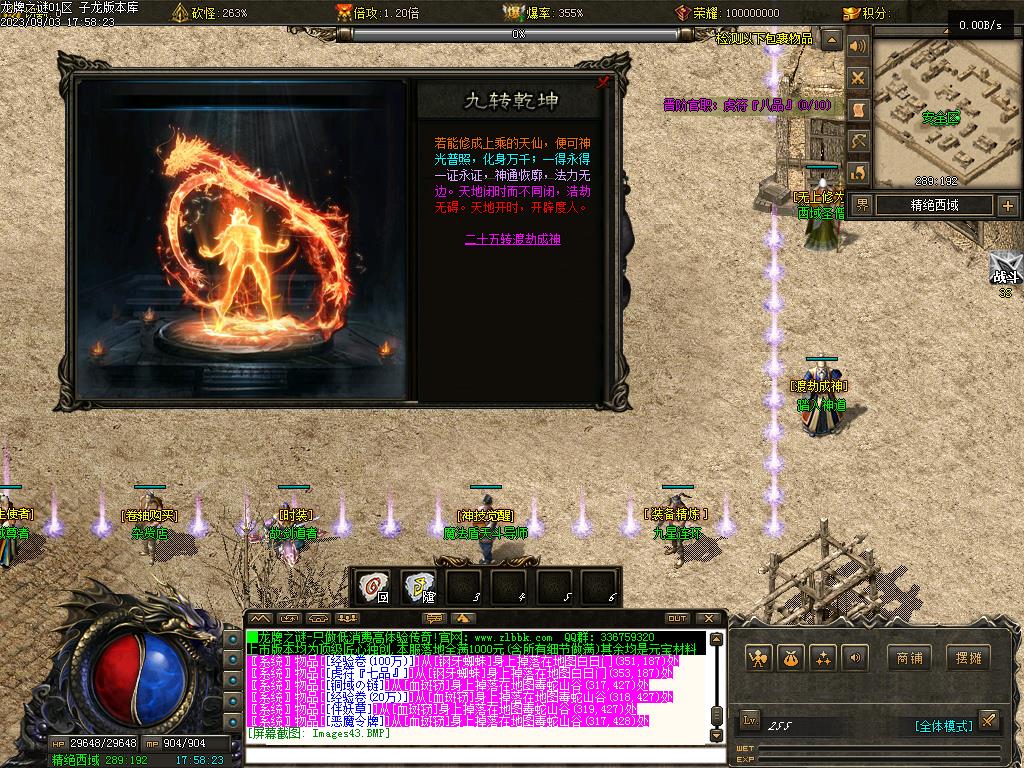The width and height of the screenshot is (1024, 768).
Task: Open the bag inventory icon
Action: (791, 658)
